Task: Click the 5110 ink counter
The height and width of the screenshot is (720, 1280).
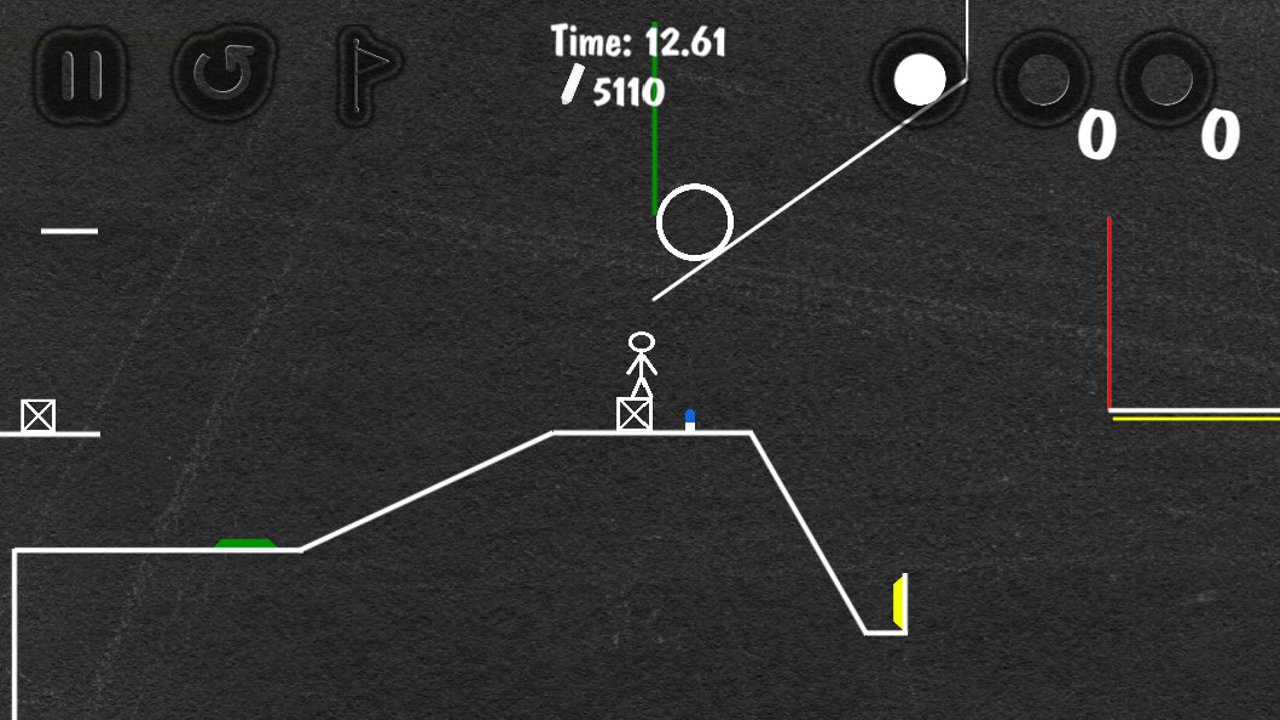Action: click(625, 92)
